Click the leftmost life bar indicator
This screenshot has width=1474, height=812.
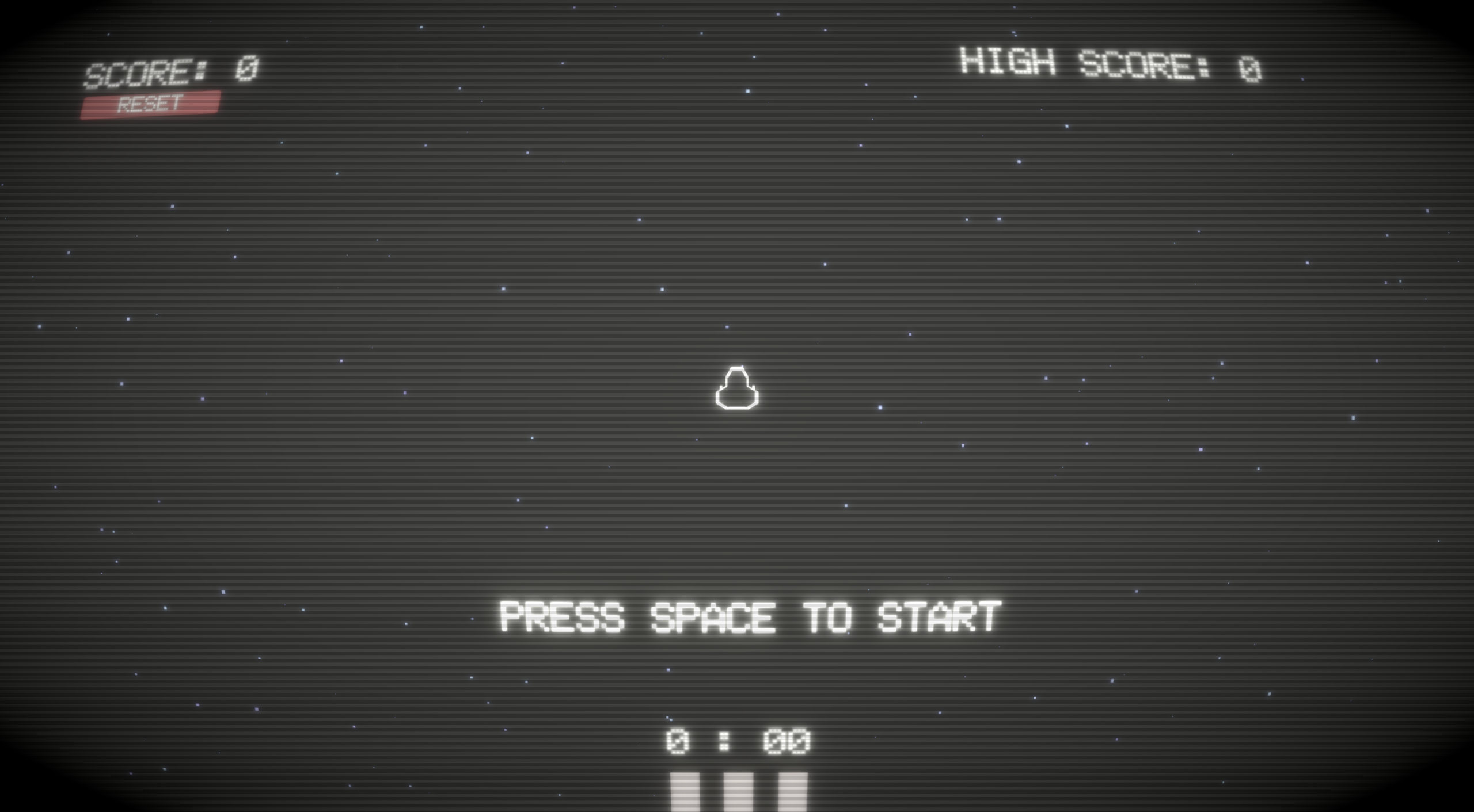click(685, 794)
